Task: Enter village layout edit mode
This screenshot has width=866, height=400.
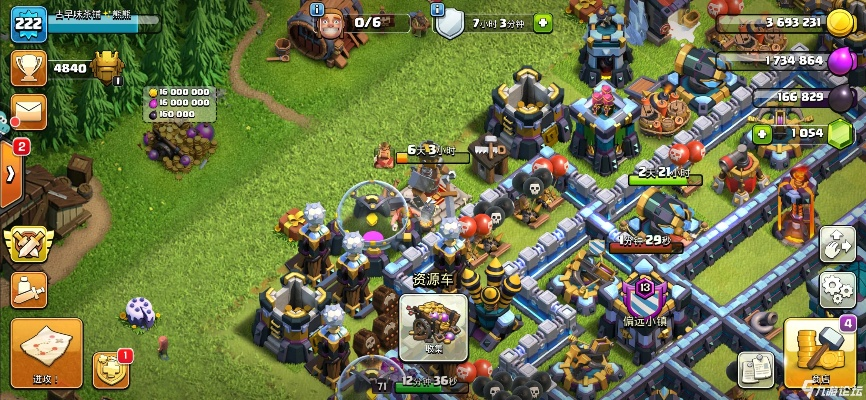Action: [837, 244]
